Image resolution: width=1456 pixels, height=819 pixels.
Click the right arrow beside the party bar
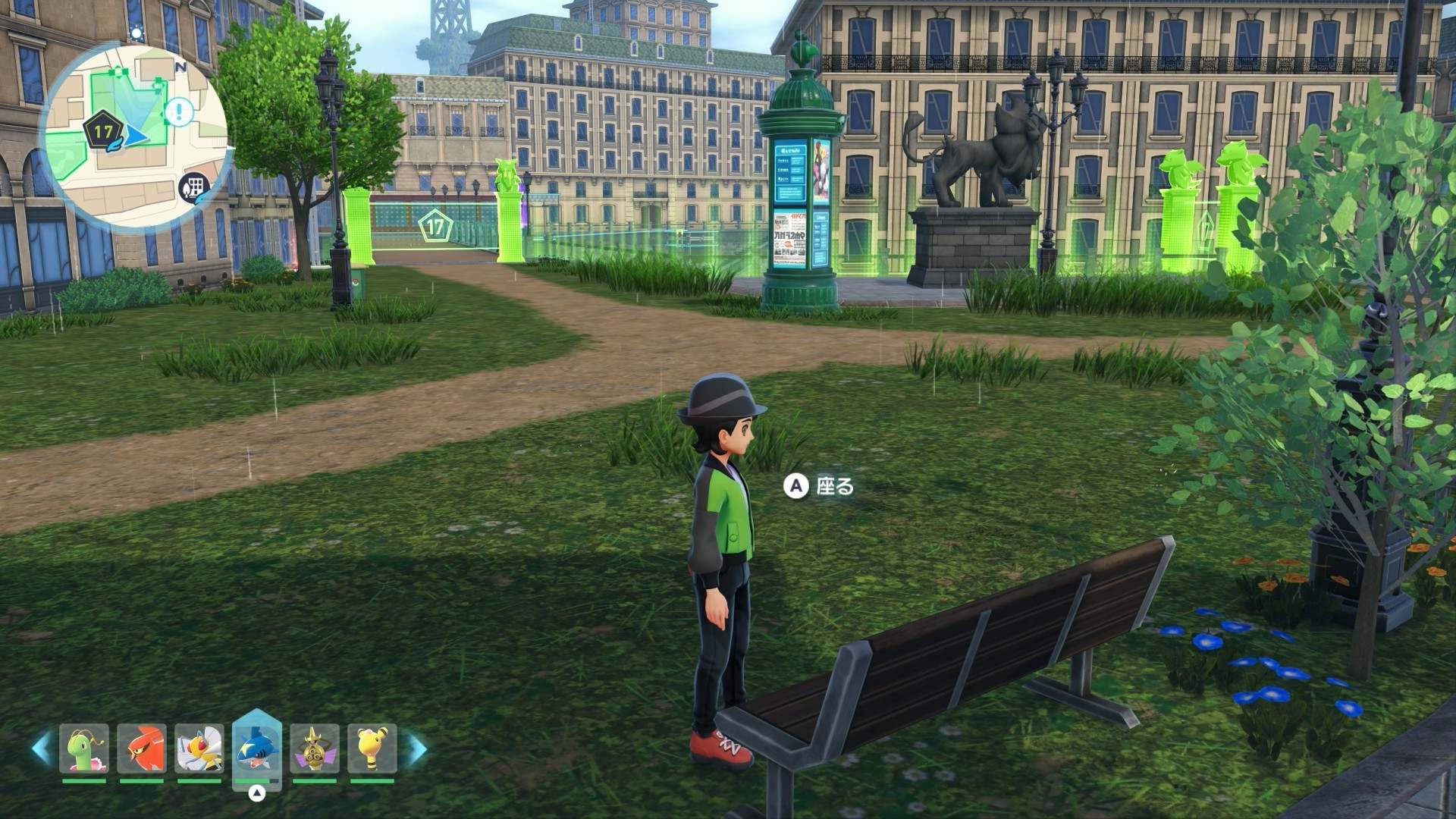point(416,748)
